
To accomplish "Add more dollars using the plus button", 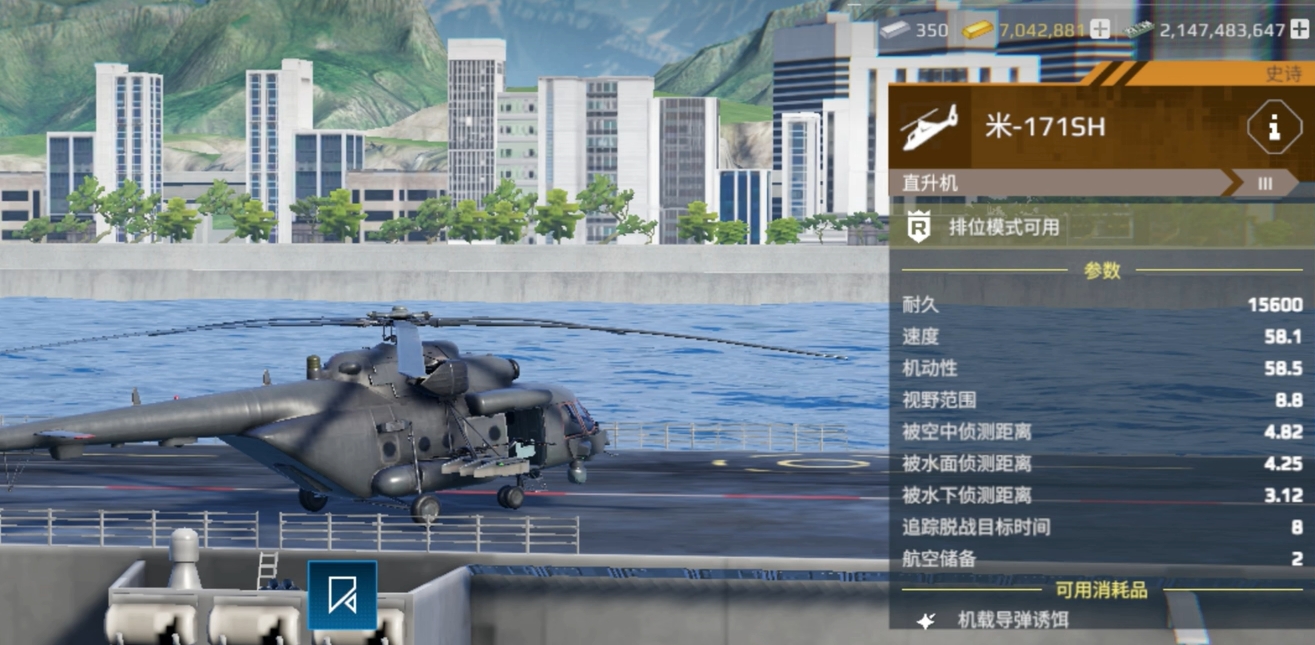I will click(x=1299, y=30).
